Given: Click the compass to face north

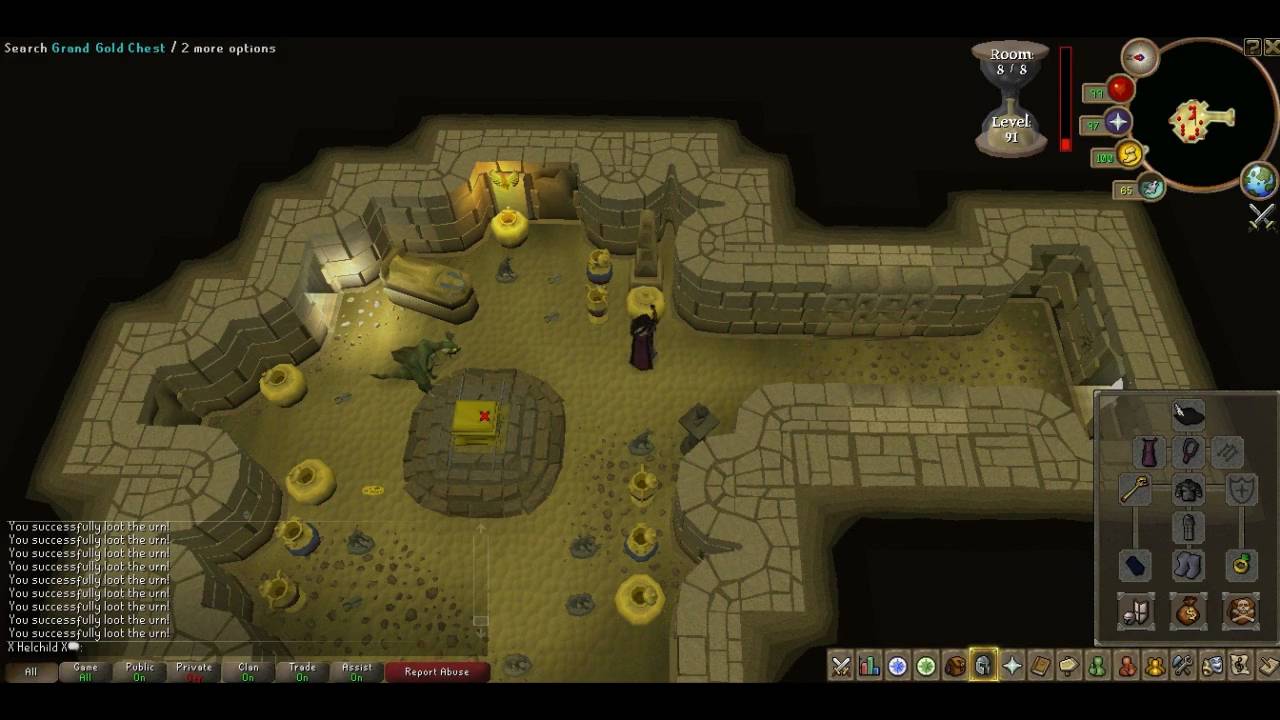Looking at the screenshot, I should tap(1139, 58).
